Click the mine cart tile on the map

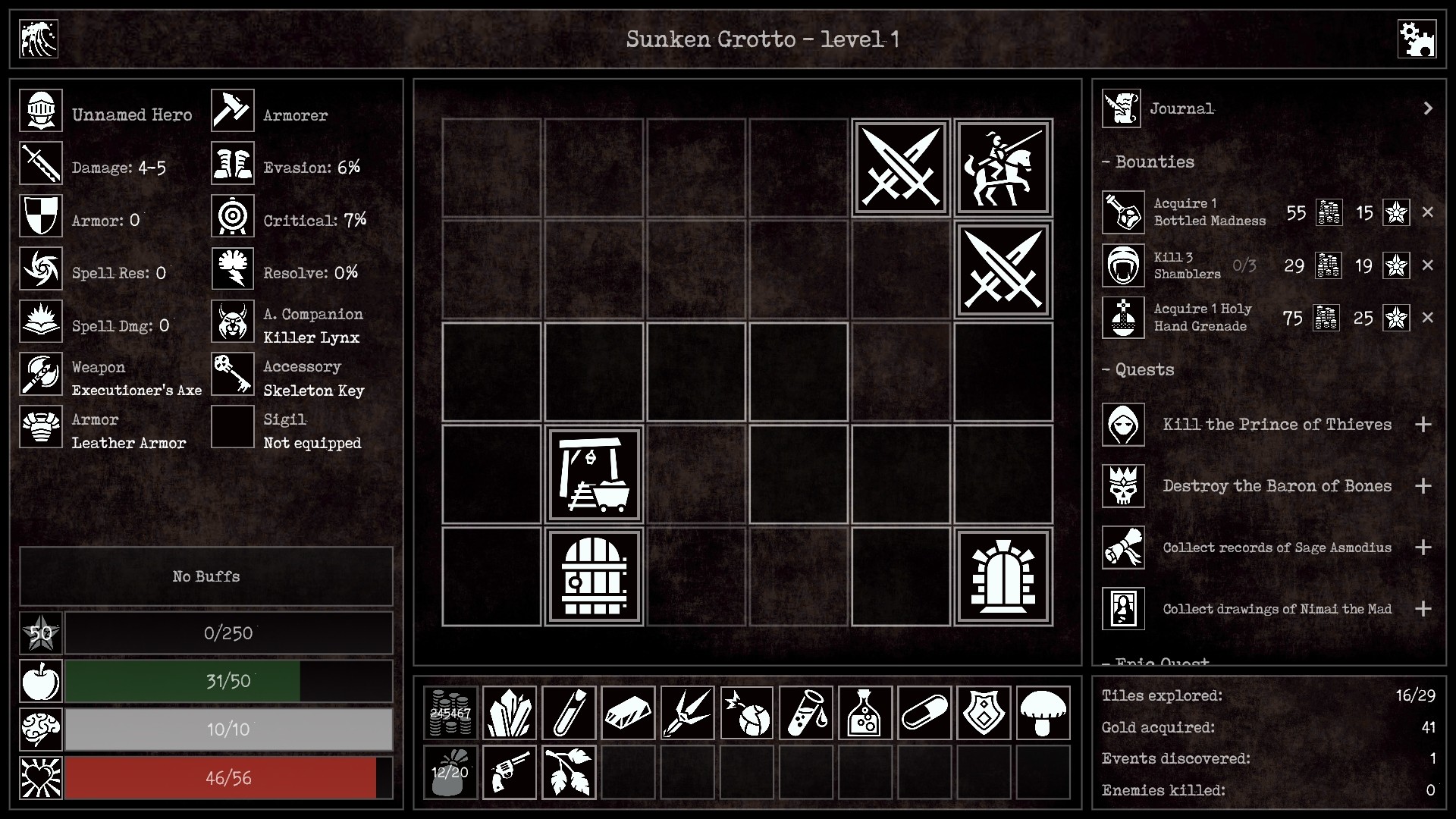[594, 474]
